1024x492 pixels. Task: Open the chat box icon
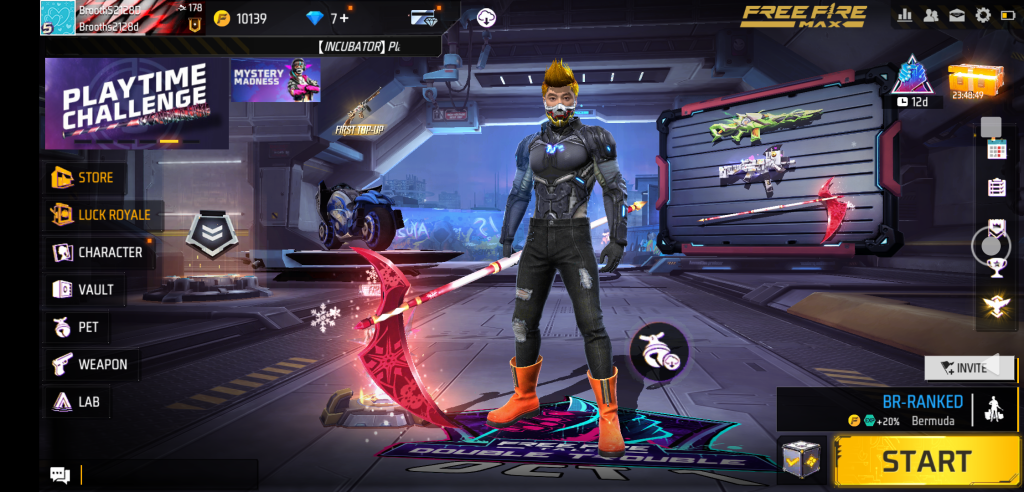[60, 475]
